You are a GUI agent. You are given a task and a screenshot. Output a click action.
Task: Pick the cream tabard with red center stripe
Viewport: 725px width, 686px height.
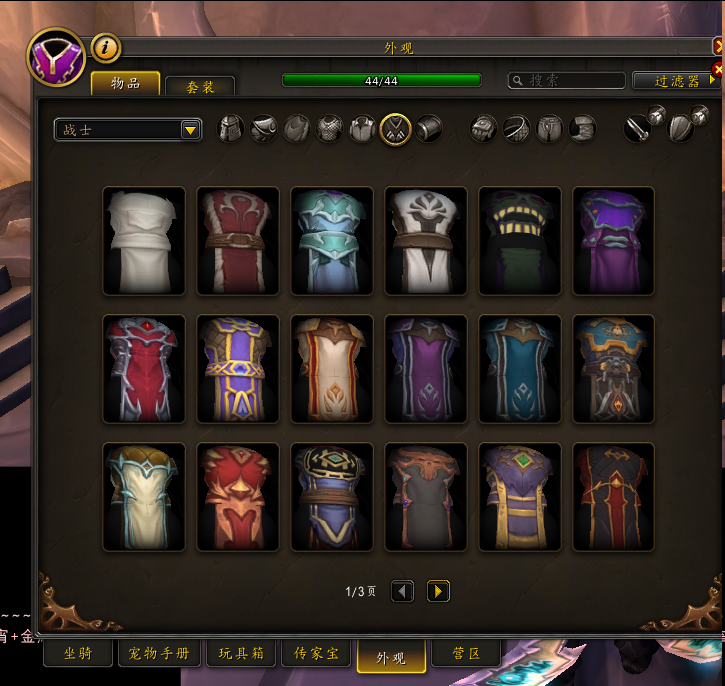332,369
